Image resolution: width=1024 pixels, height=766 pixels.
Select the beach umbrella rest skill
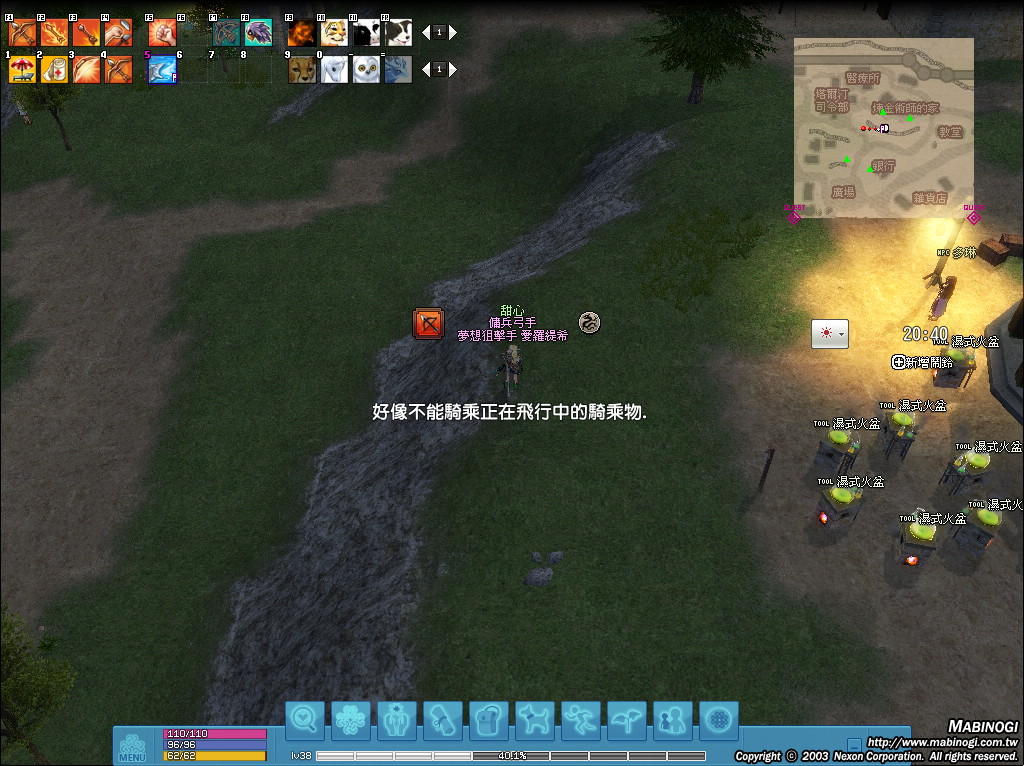click(22, 69)
